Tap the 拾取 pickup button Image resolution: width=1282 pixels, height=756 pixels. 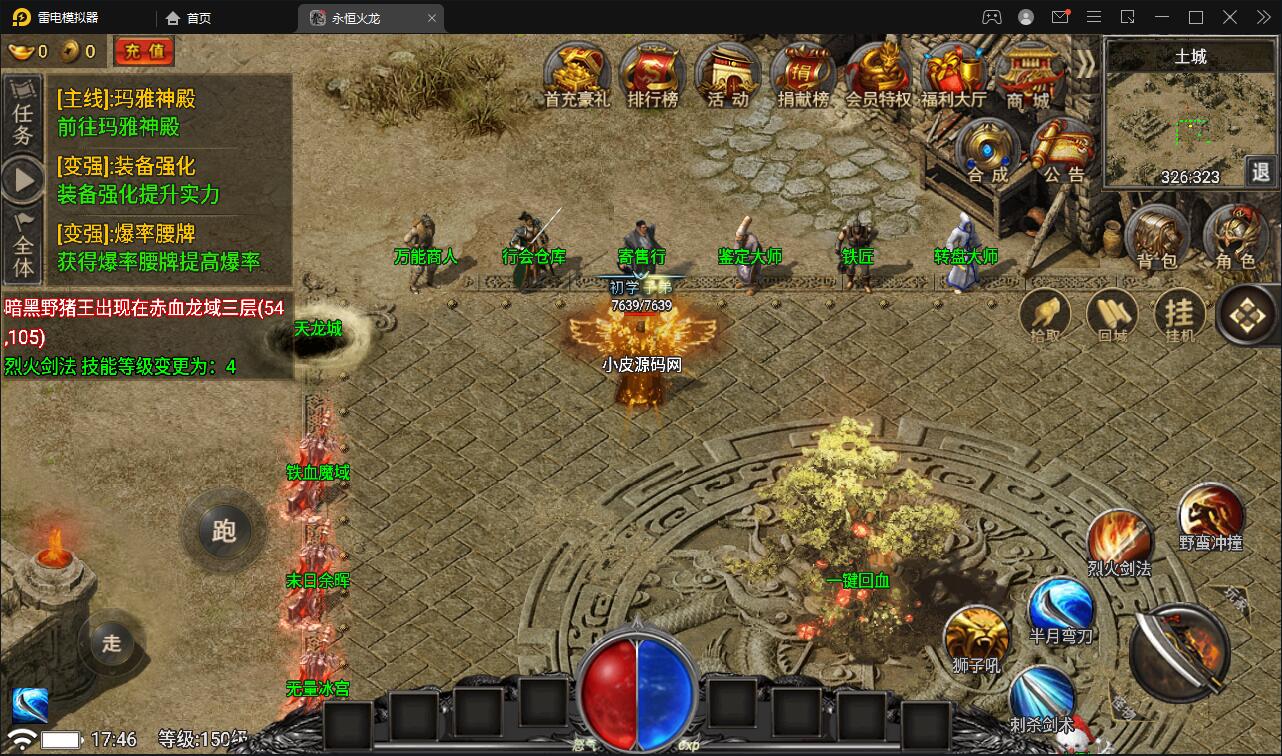pos(1045,315)
